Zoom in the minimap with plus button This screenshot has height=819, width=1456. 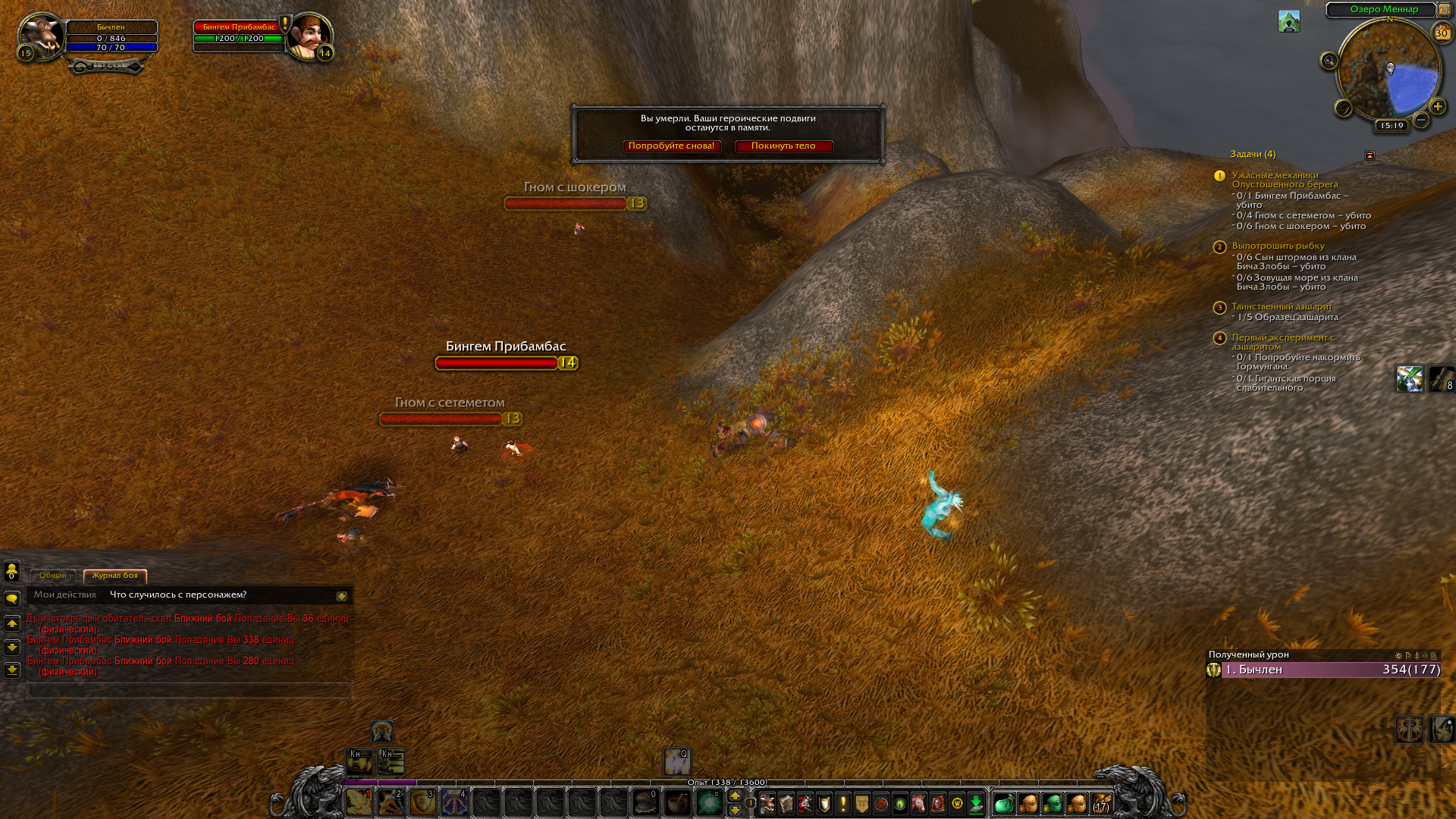[1437, 107]
